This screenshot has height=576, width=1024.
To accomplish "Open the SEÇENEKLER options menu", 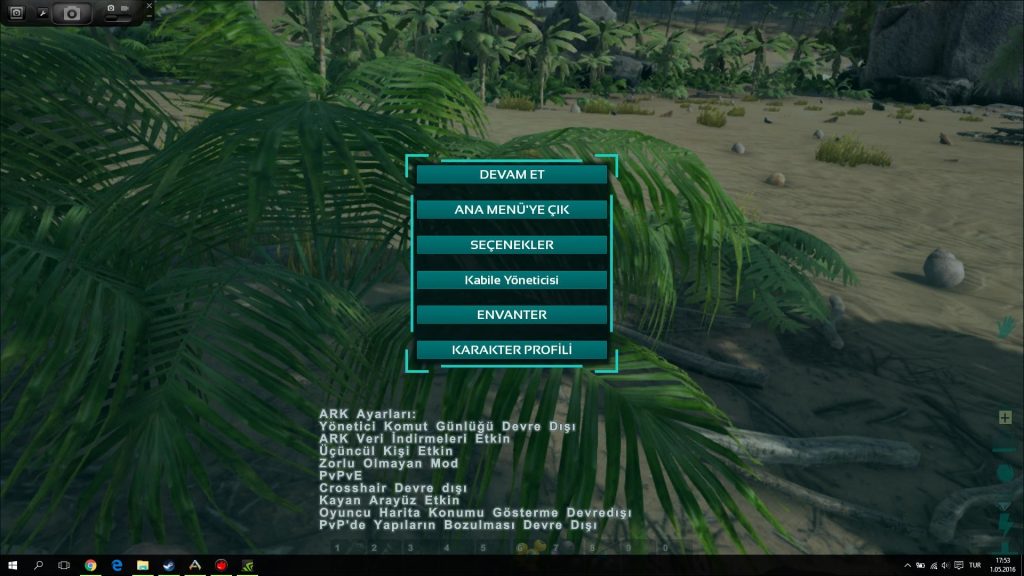I will point(511,245).
